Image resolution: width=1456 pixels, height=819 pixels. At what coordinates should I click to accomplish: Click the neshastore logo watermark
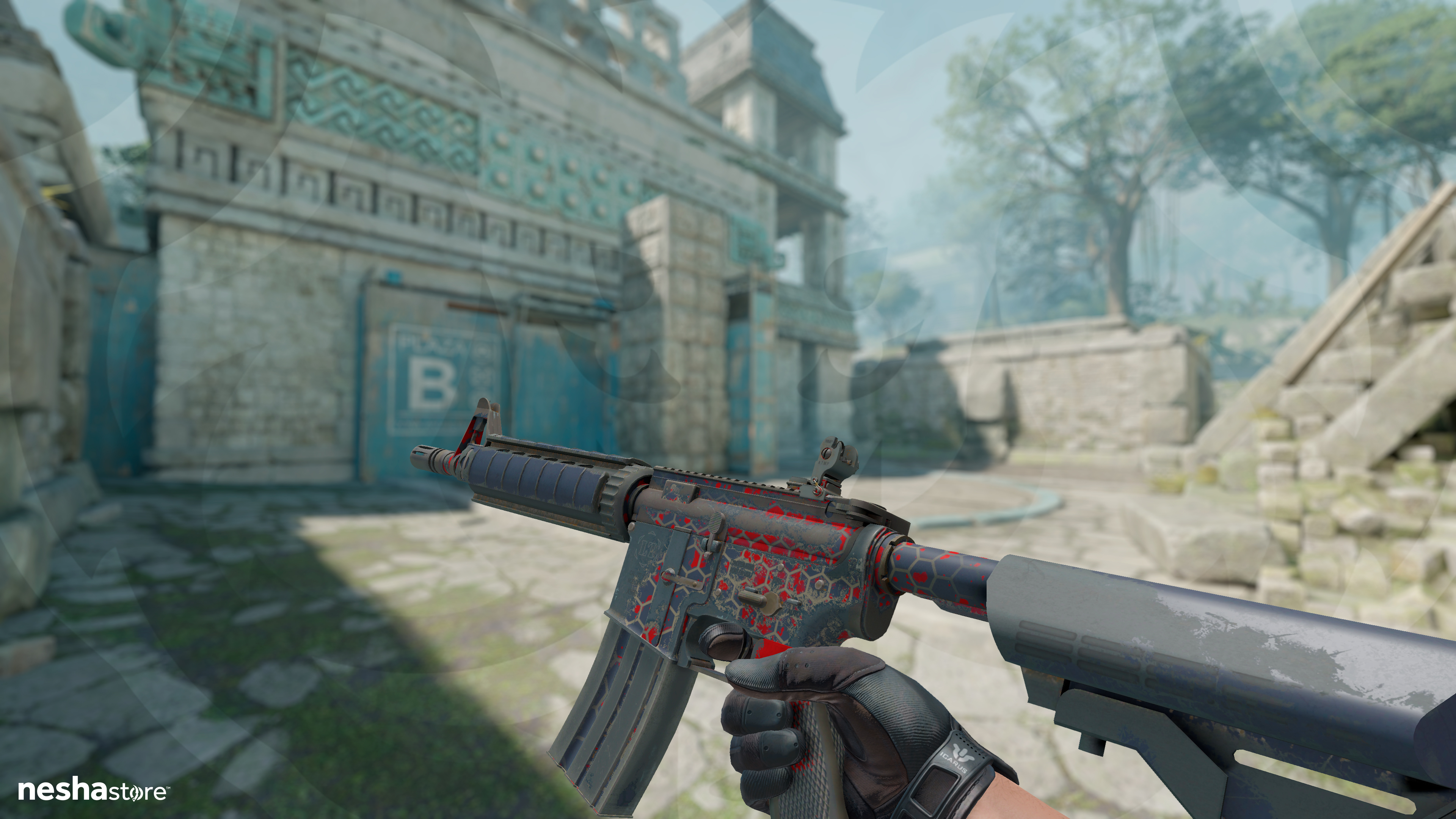click(x=93, y=790)
